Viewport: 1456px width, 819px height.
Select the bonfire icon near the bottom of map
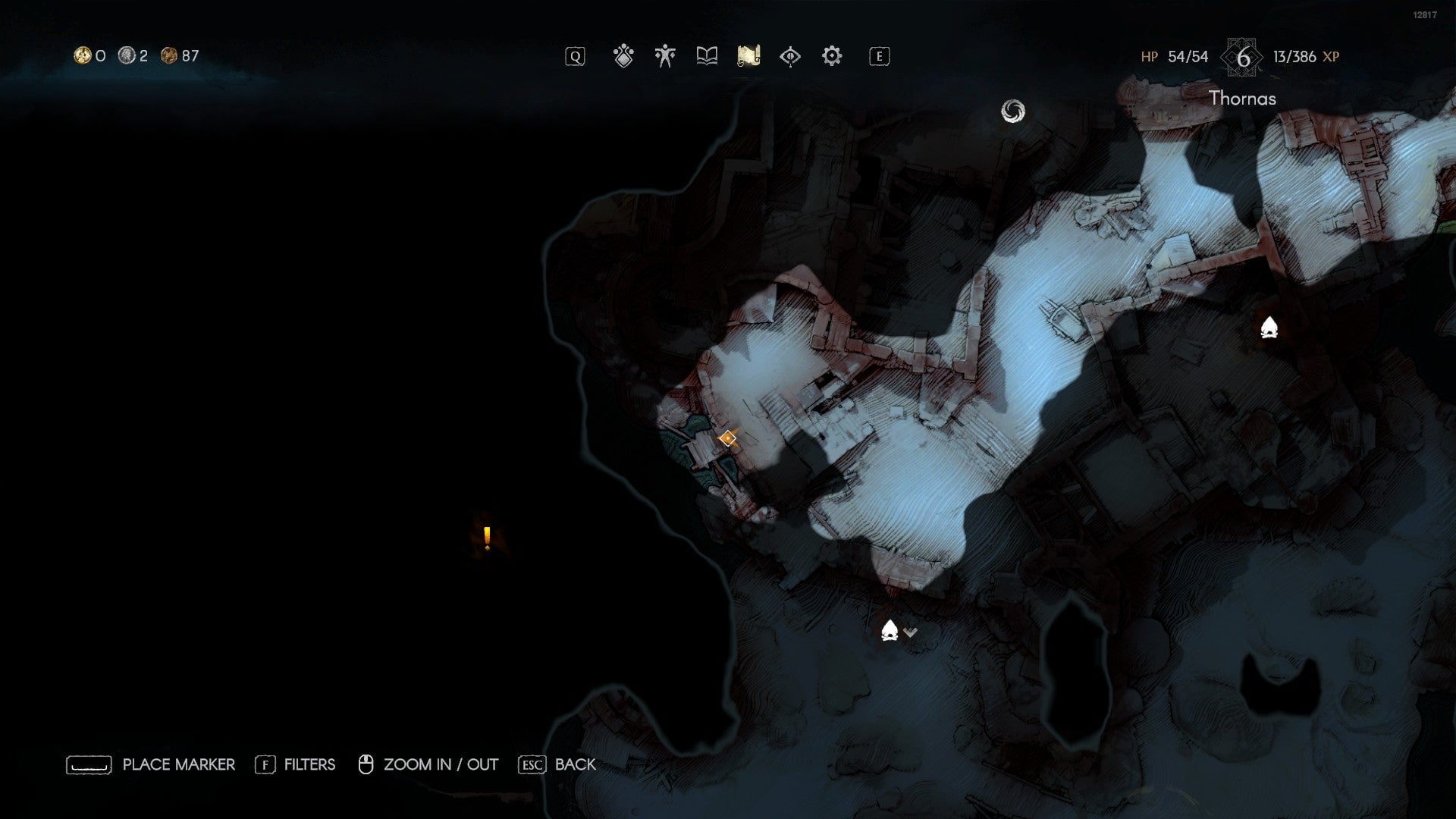coord(890,630)
